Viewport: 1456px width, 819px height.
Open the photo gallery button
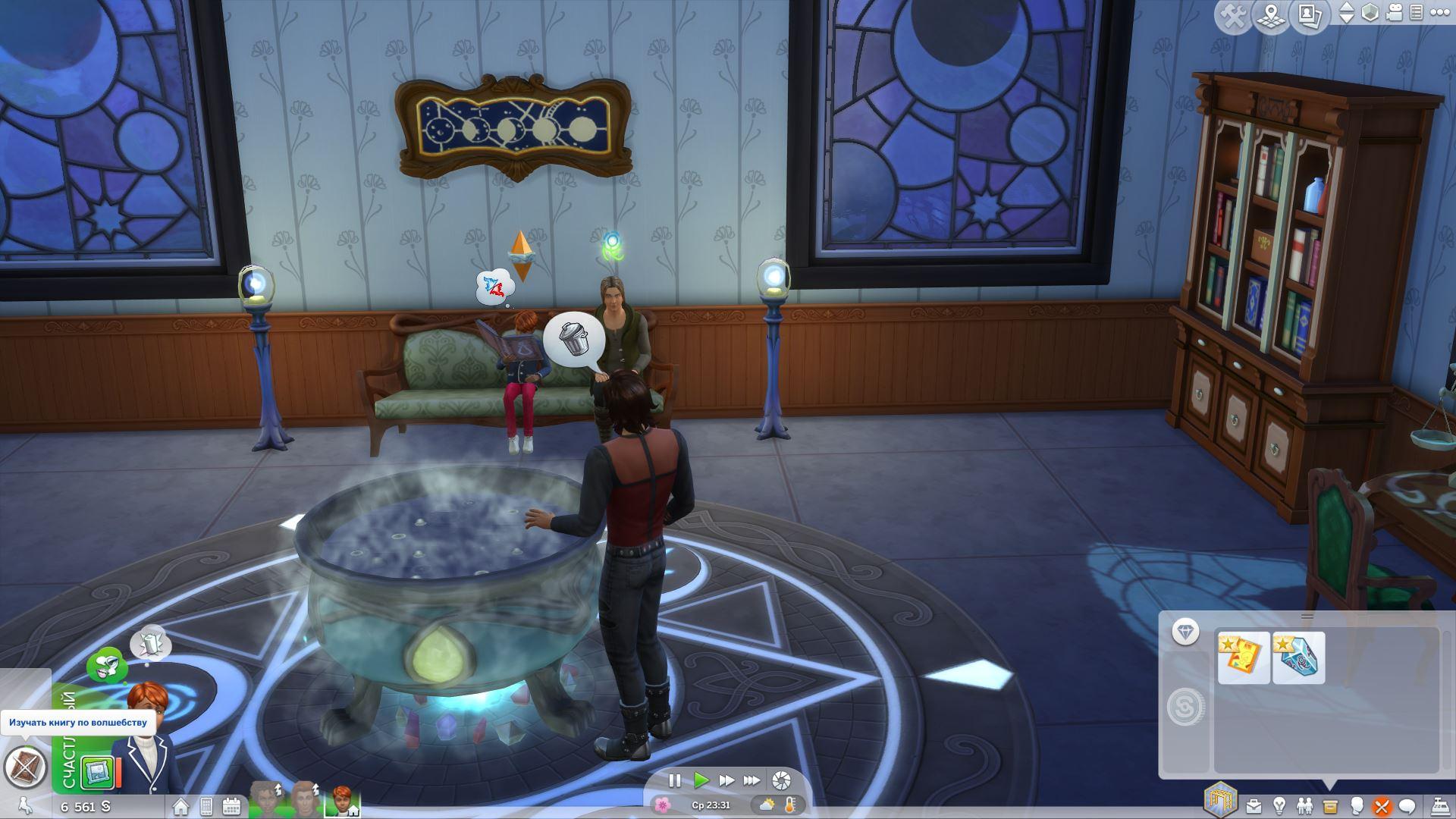[1310, 16]
